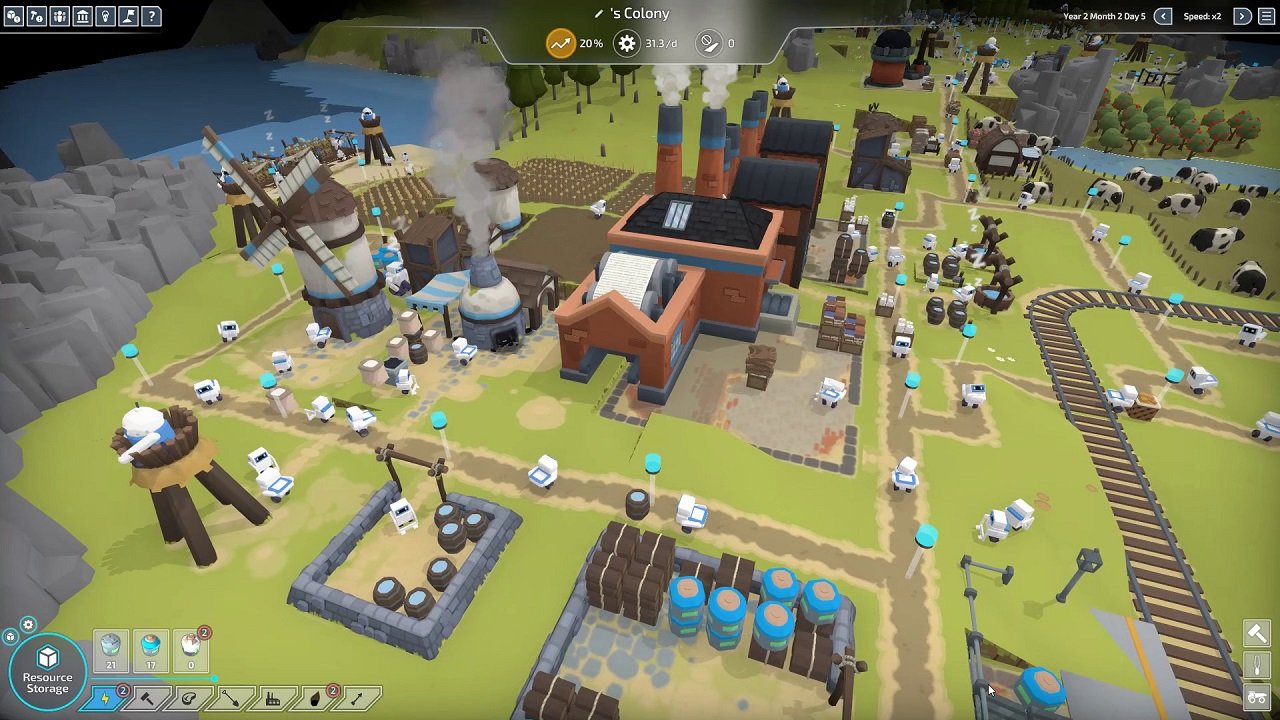
Task: Open the population overview
Action: coord(61,16)
